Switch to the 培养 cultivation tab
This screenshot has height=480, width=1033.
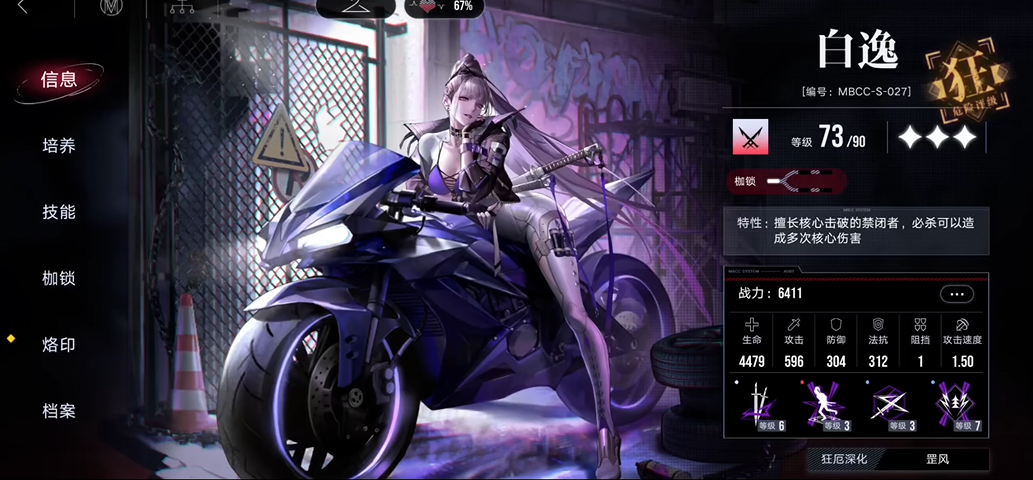pyautogui.click(x=59, y=146)
